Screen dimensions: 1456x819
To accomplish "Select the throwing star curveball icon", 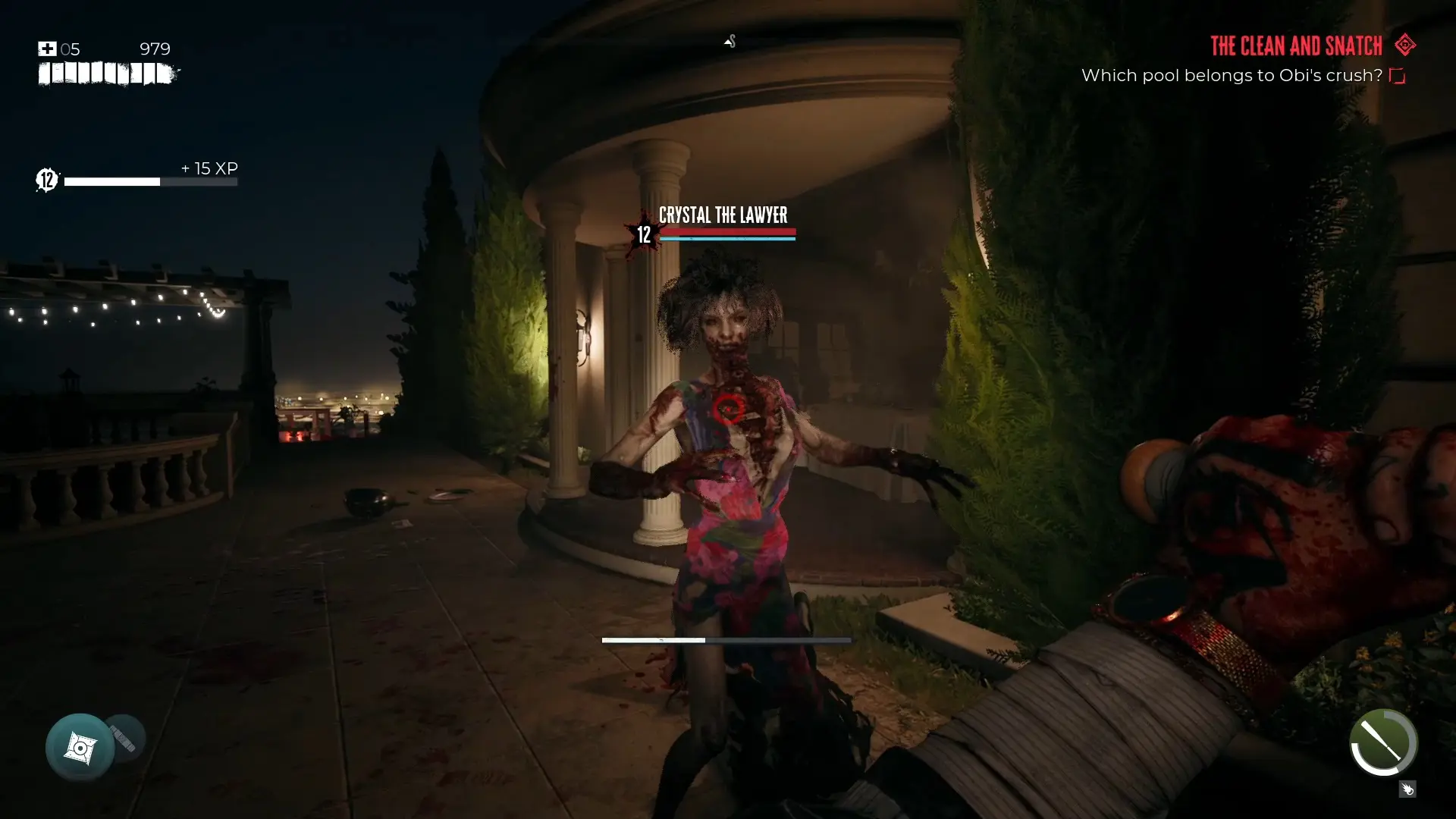I will pyautogui.click(x=80, y=746).
